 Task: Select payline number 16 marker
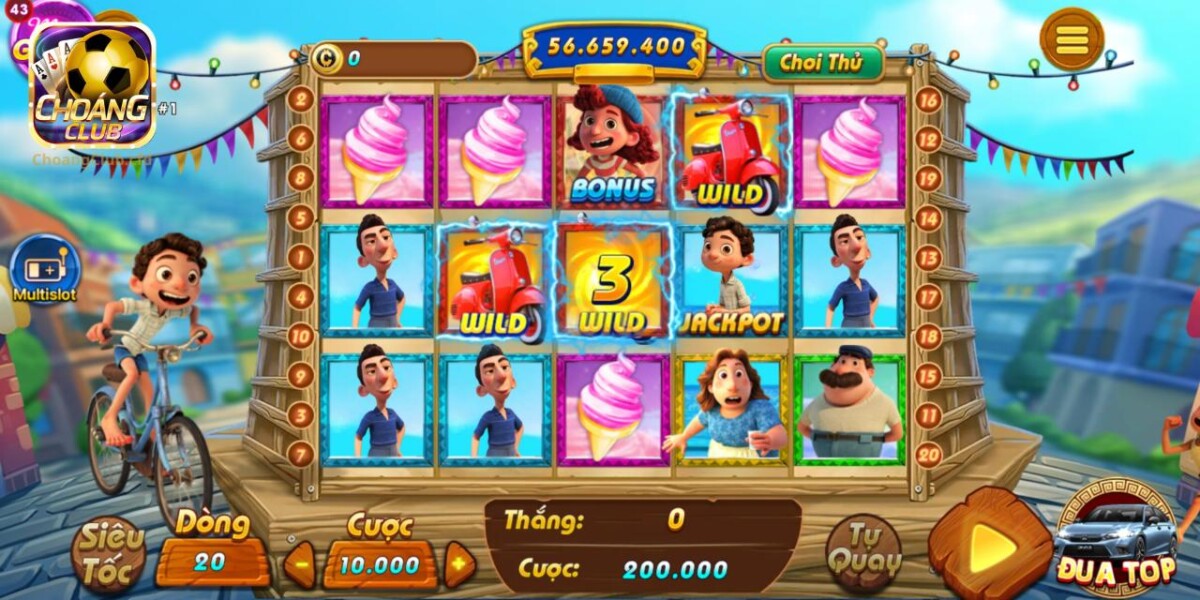(x=928, y=100)
